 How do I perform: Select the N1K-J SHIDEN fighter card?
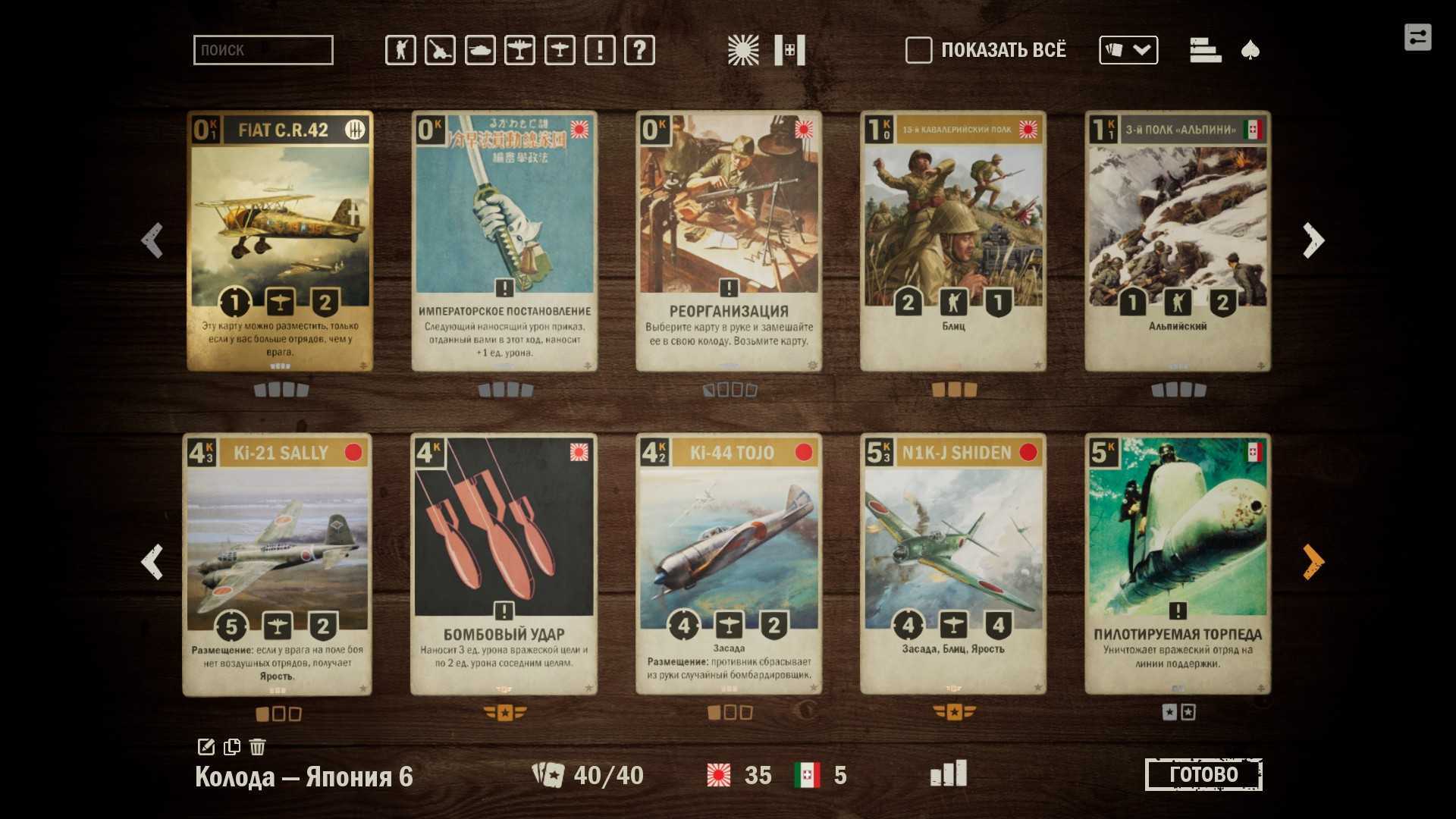(x=953, y=564)
